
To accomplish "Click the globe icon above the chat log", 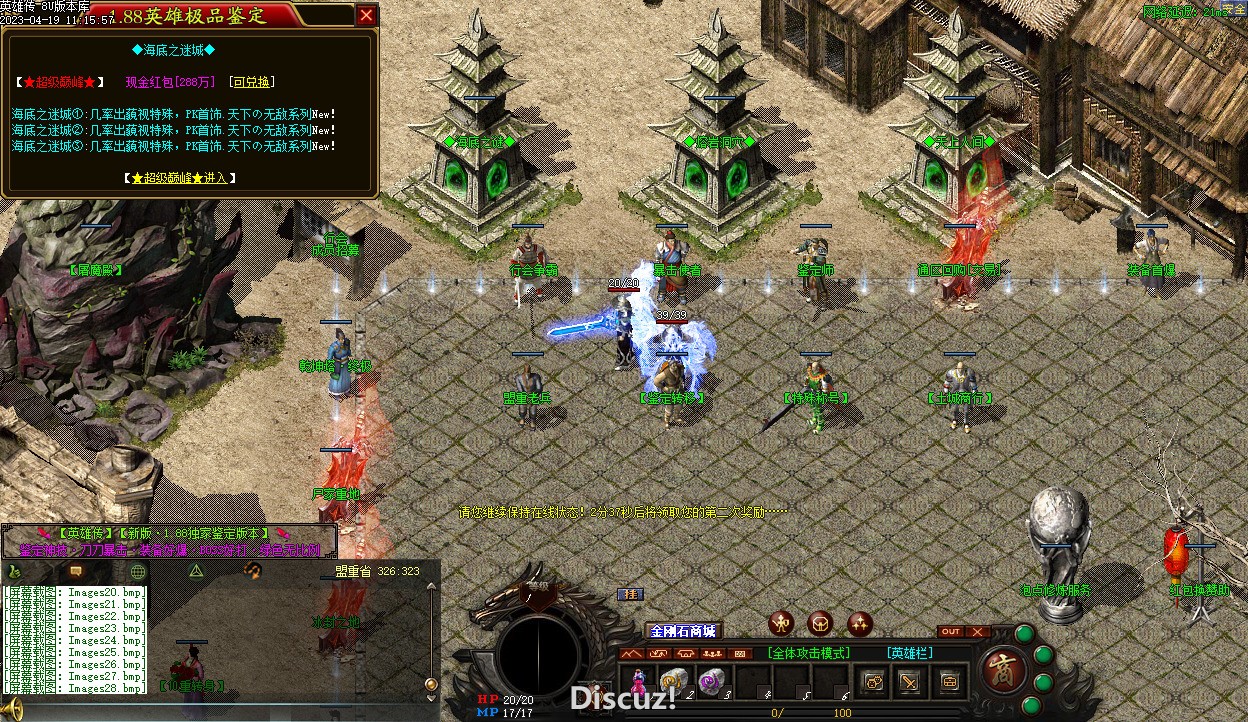I will coord(138,571).
